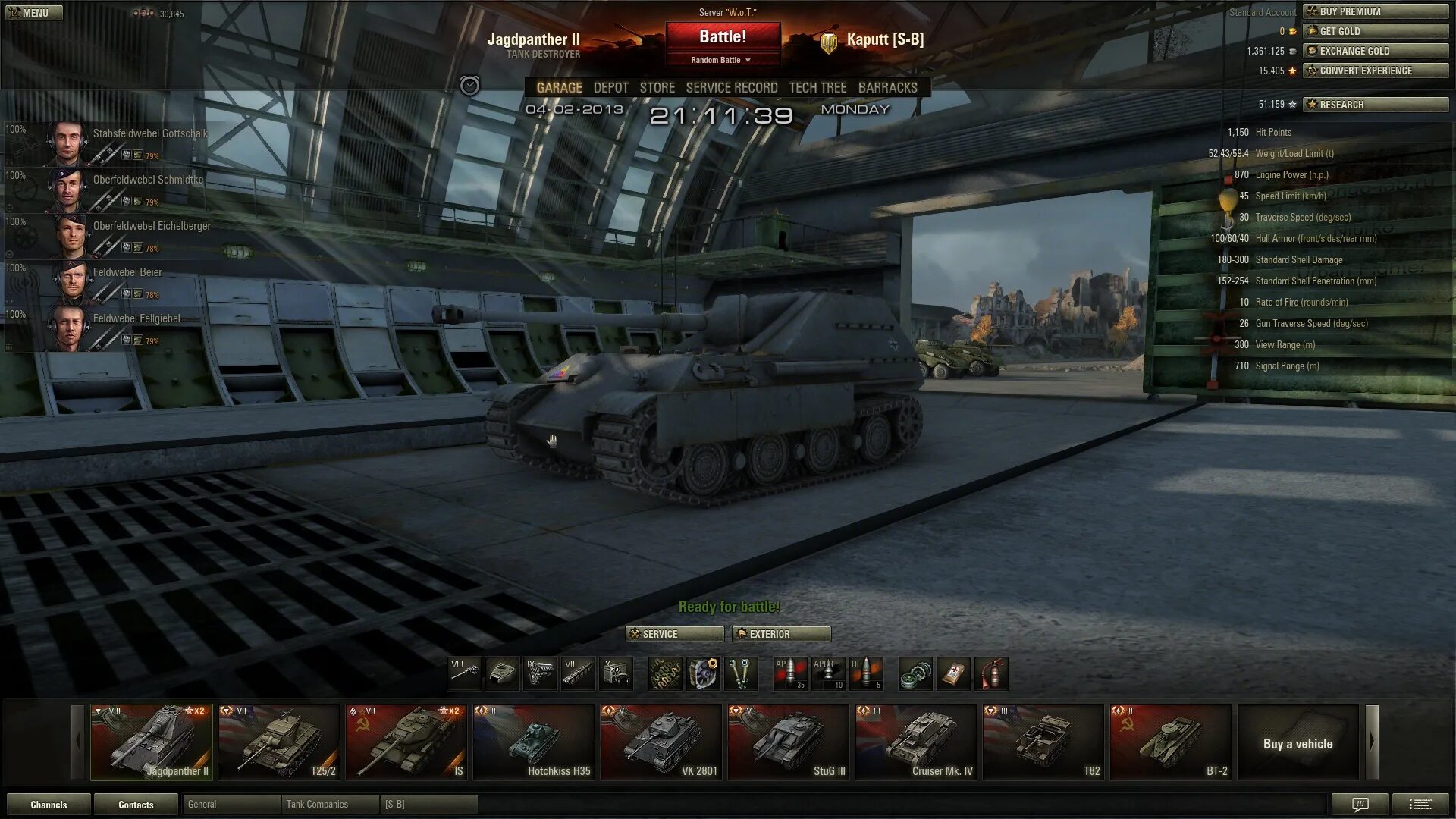This screenshot has width=1456, height=819.
Task: Open the Random Battle mode dropdown
Action: 721,60
